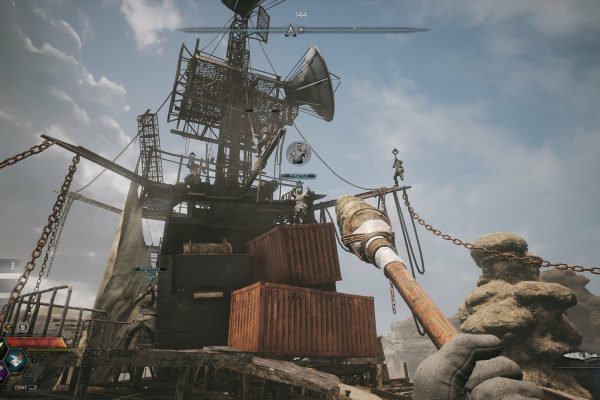600x400 pixels.
Task: Select the teammate portrait marker
Action: click(298, 153)
